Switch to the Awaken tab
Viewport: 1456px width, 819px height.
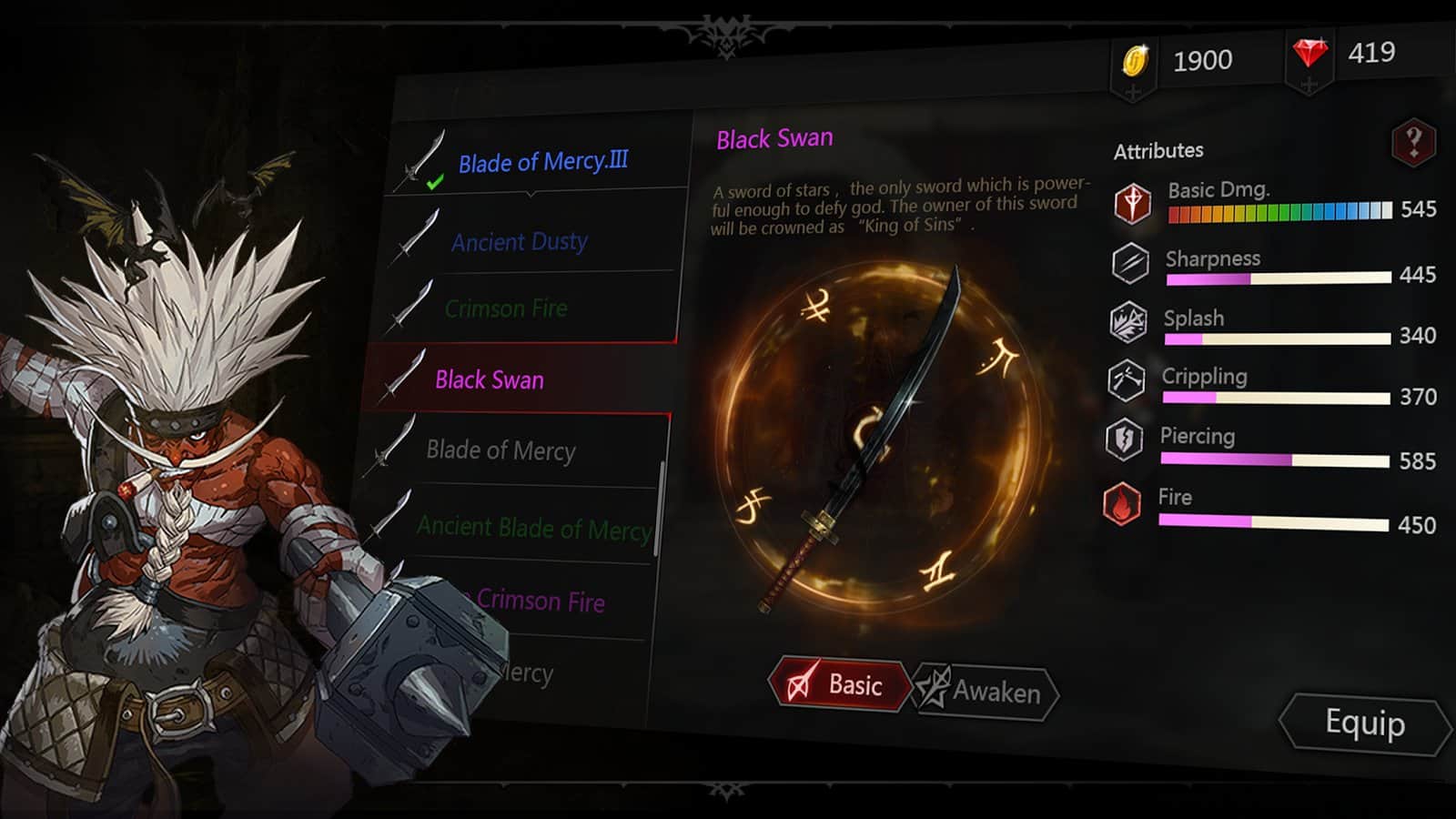(987, 692)
